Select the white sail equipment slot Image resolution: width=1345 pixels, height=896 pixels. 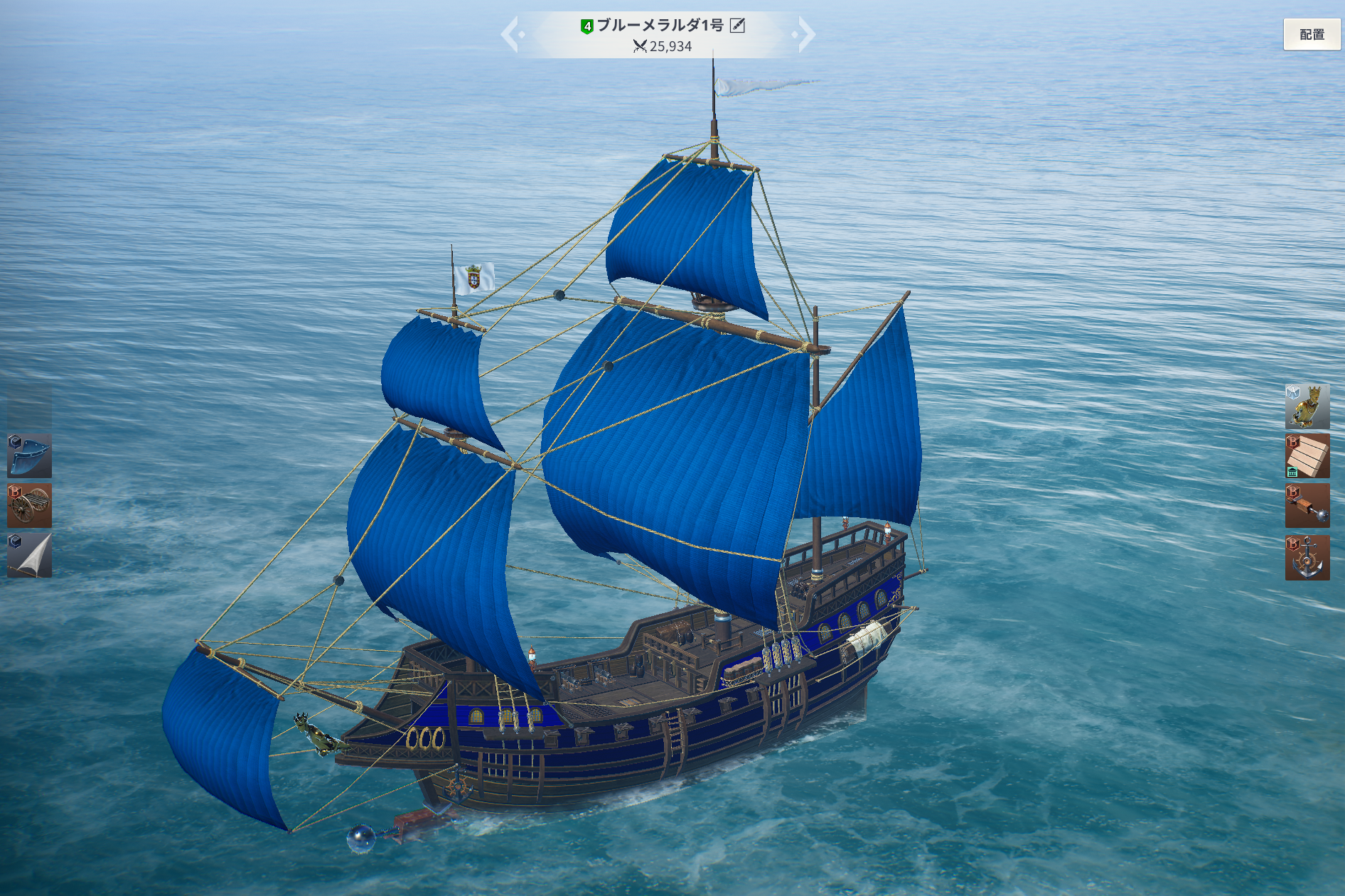(x=29, y=555)
